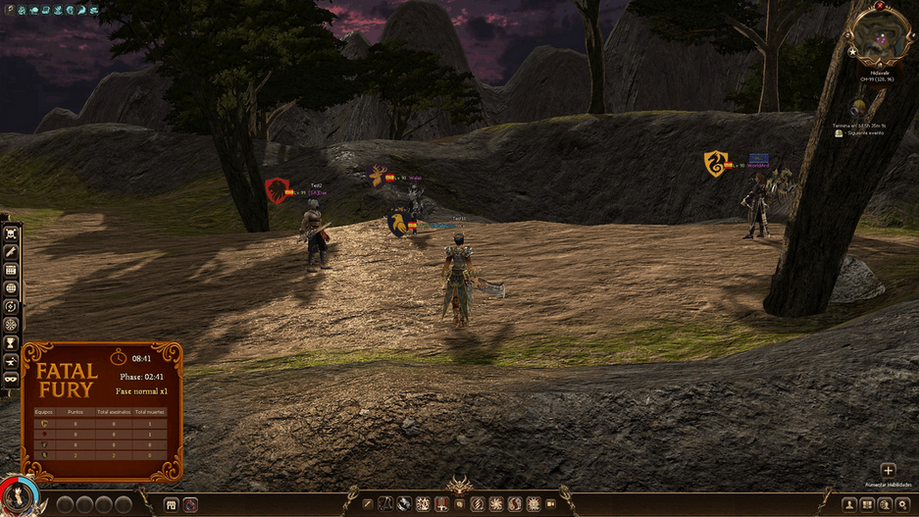
Task: Use the white burst skill on hotbar
Action: click(495, 504)
